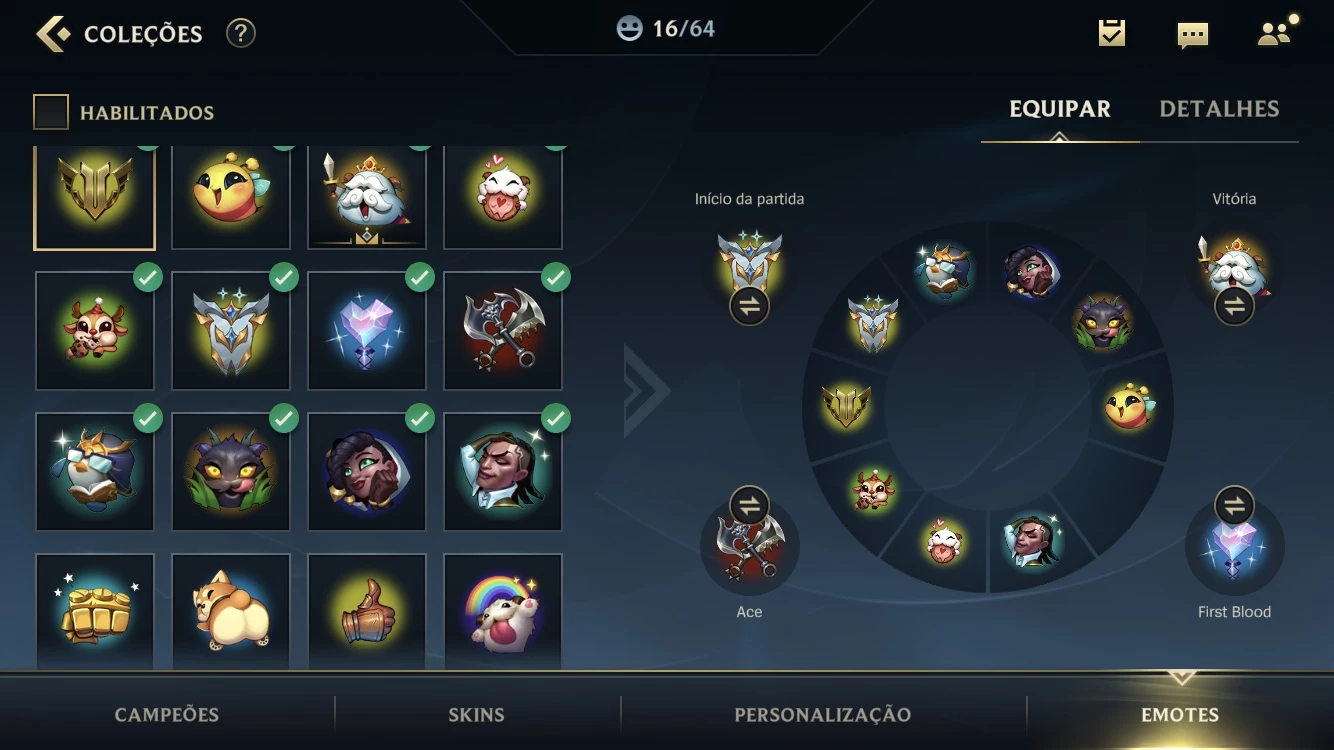
Task: Click the back arrow next to COLEÇÕES
Action: click(x=54, y=32)
